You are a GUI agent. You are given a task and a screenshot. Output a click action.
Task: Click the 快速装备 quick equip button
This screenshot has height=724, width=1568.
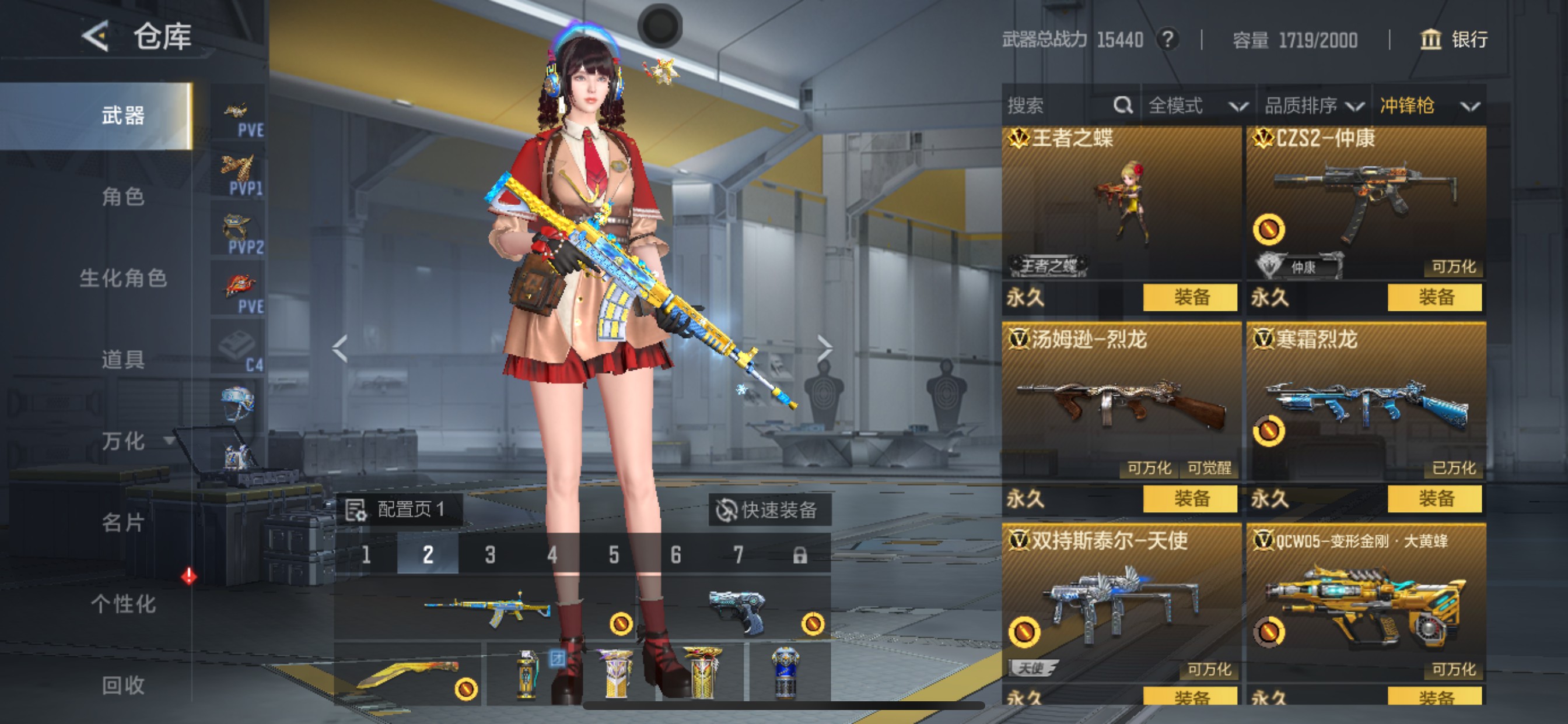(769, 511)
